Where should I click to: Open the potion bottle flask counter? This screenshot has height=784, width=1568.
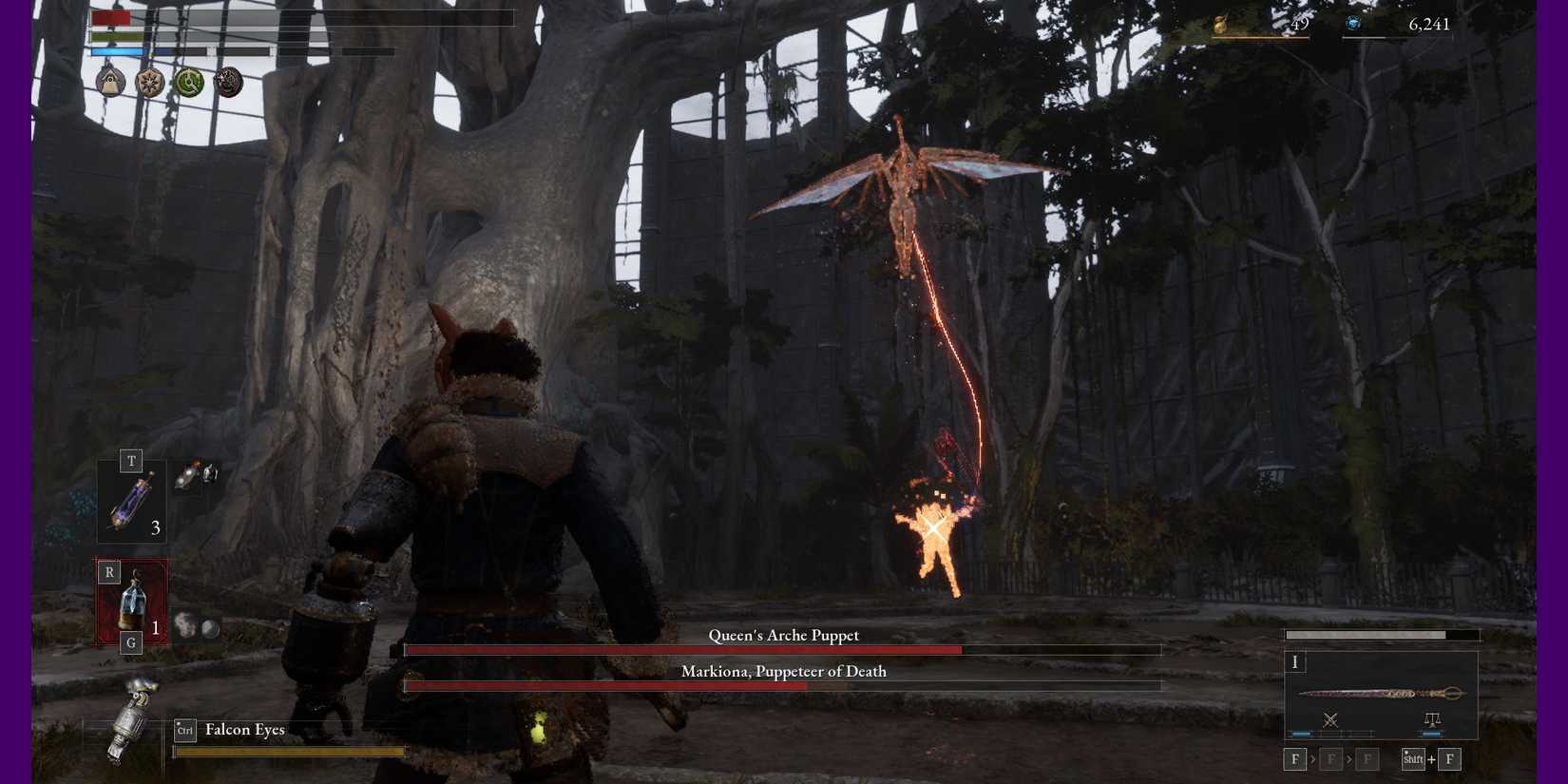131,499
